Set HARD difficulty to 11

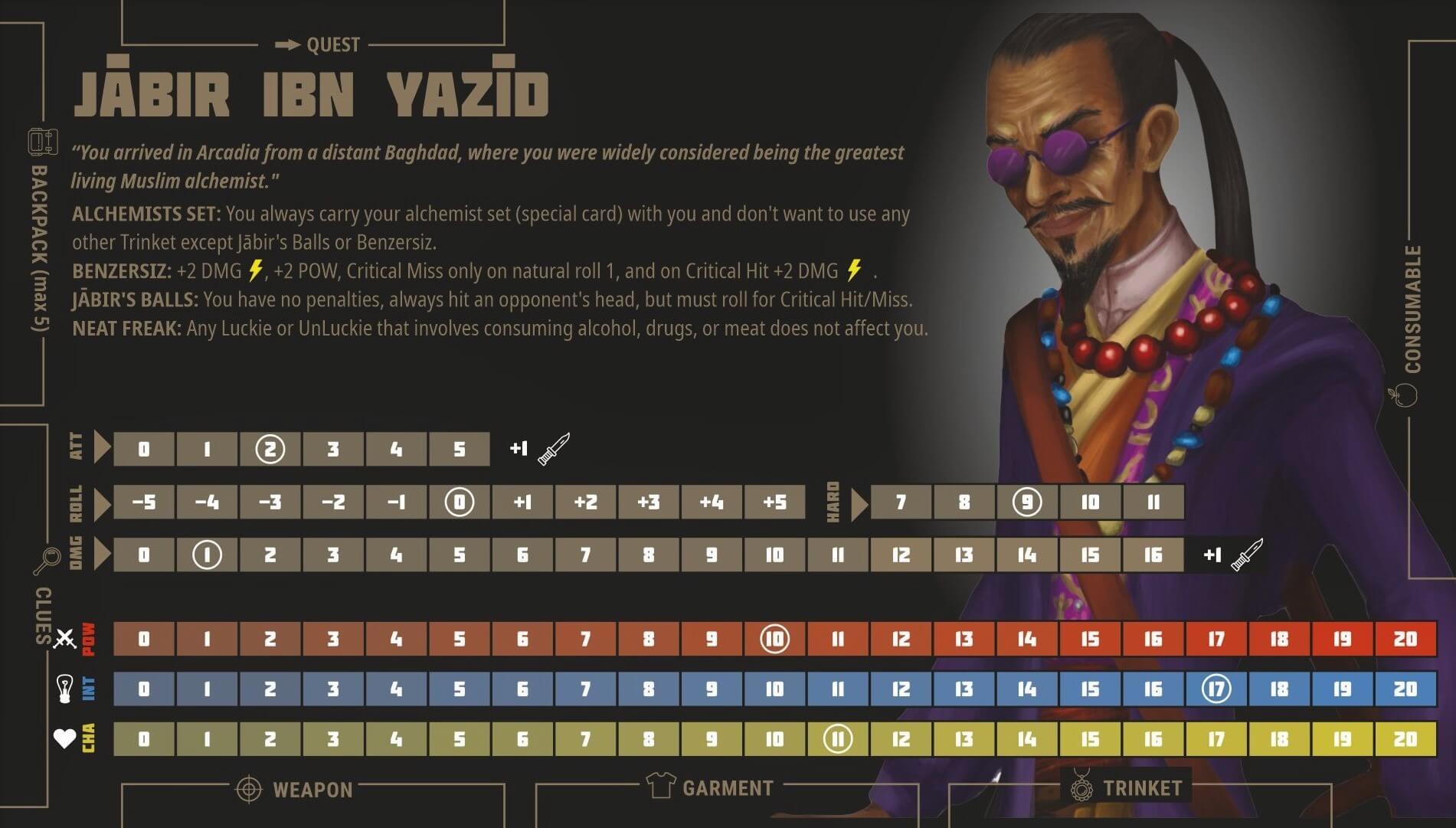[x=1153, y=502]
